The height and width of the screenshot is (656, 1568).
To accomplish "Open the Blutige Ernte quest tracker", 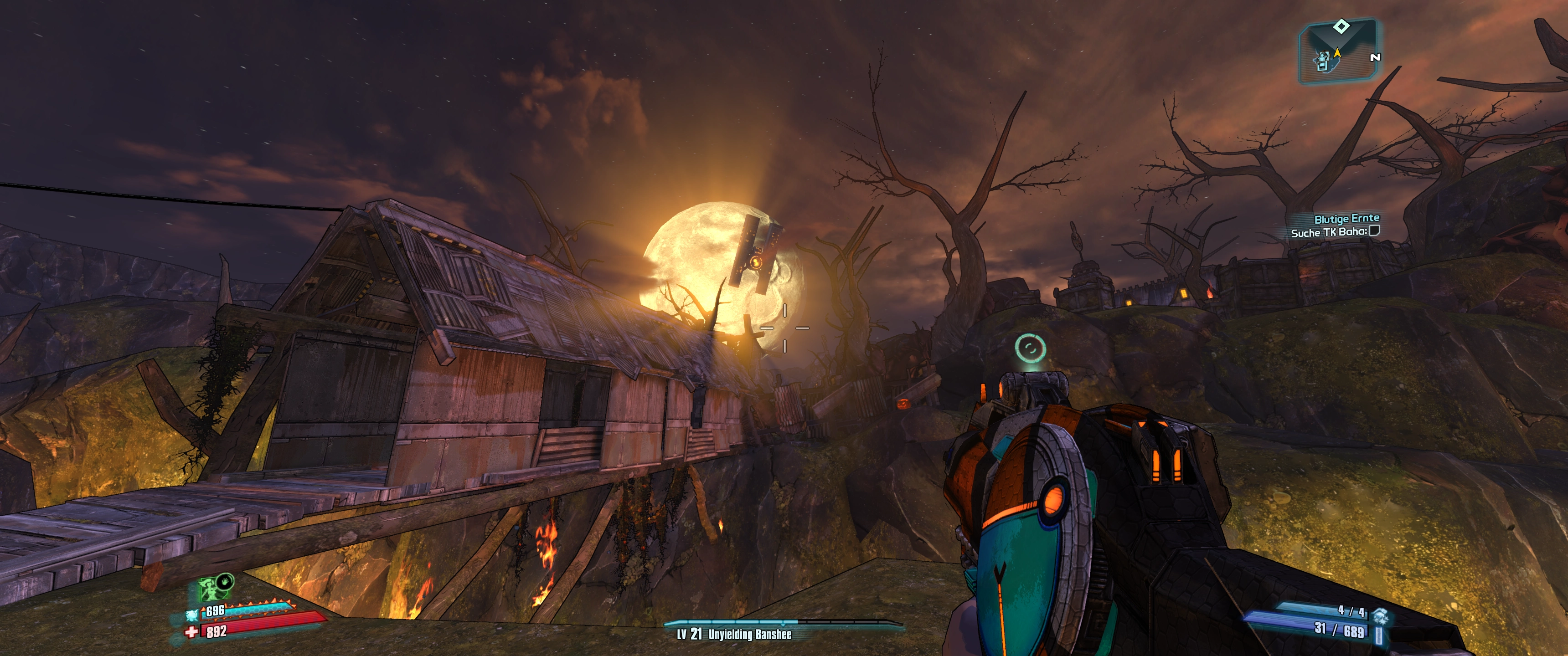I will pyautogui.click(x=1346, y=219).
